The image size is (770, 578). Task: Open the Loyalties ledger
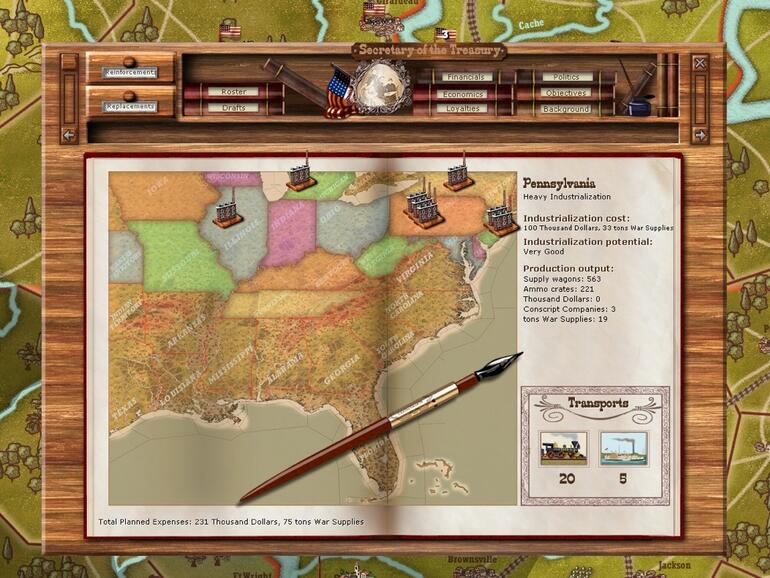click(x=465, y=108)
